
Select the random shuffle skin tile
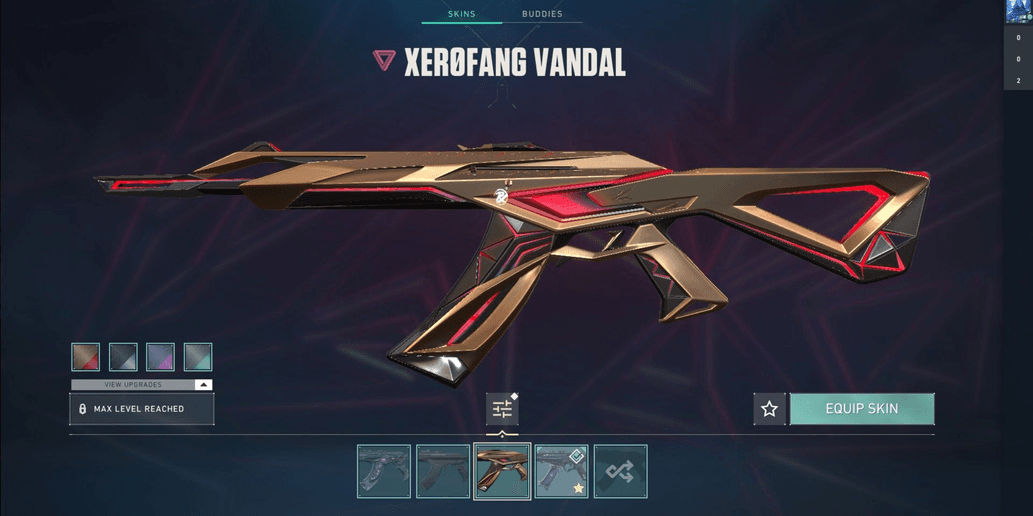click(620, 471)
